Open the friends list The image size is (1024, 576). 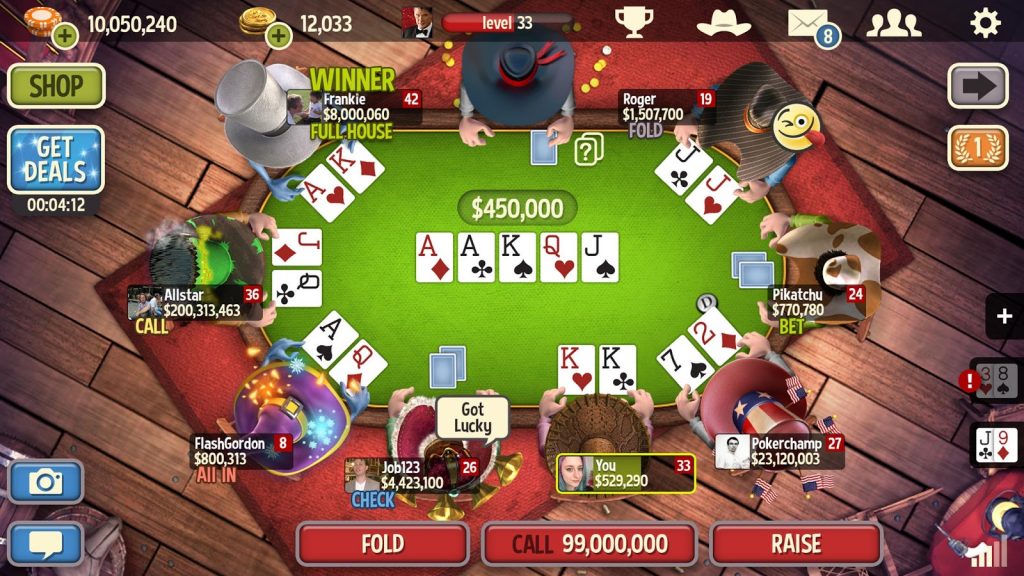(893, 21)
